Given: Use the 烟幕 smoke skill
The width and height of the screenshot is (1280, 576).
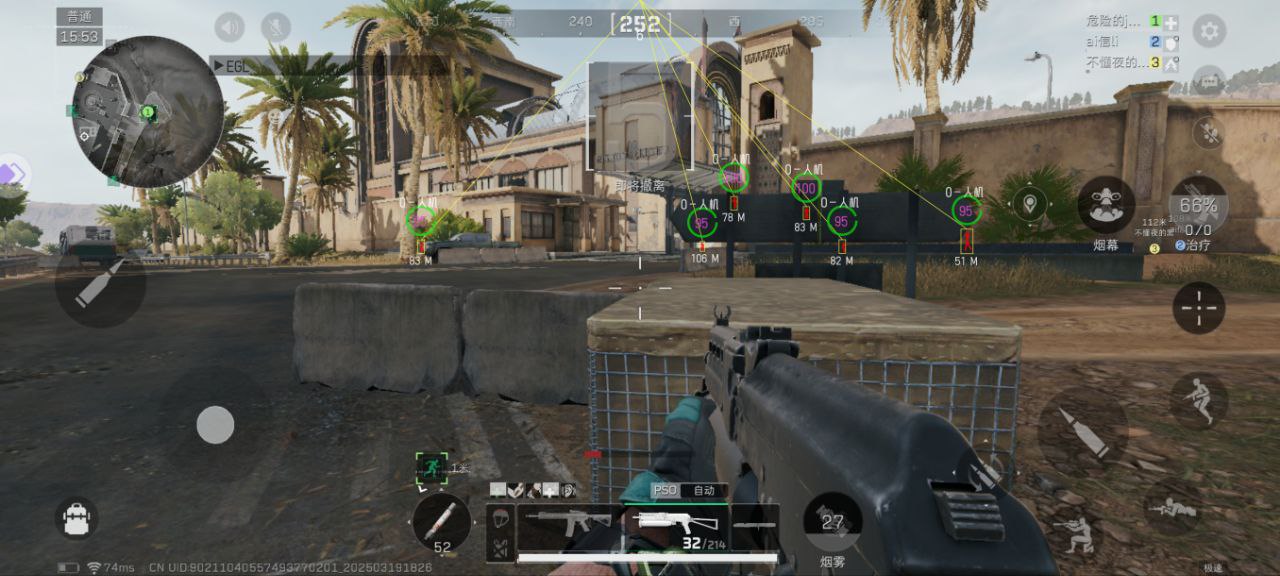Looking at the screenshot, I should coord(1105,205).
